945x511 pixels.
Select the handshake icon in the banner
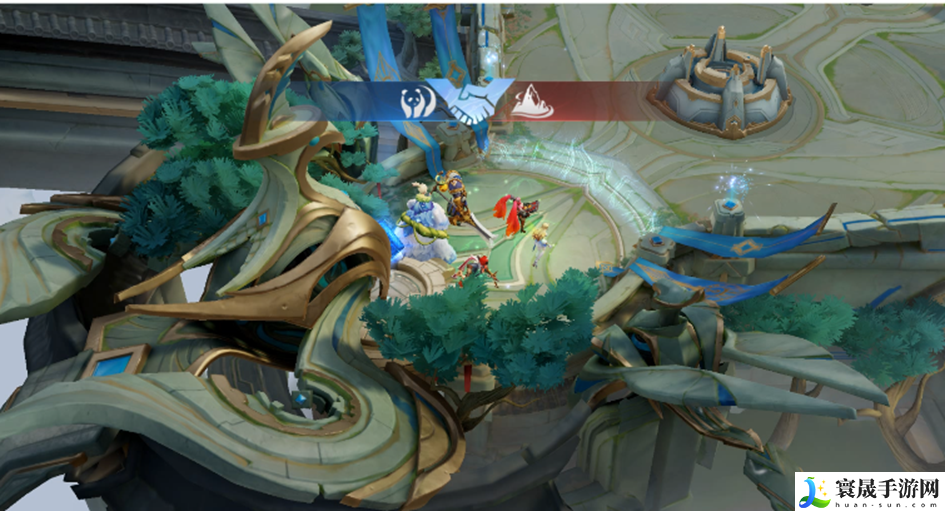coord(470,100)
